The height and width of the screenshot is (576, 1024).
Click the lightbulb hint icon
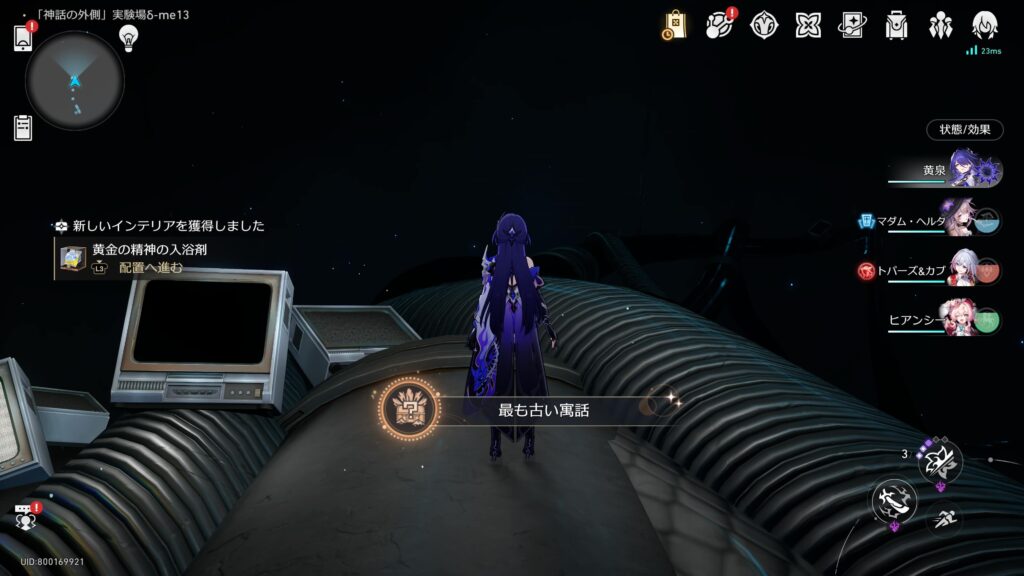(x=128, y=37)
